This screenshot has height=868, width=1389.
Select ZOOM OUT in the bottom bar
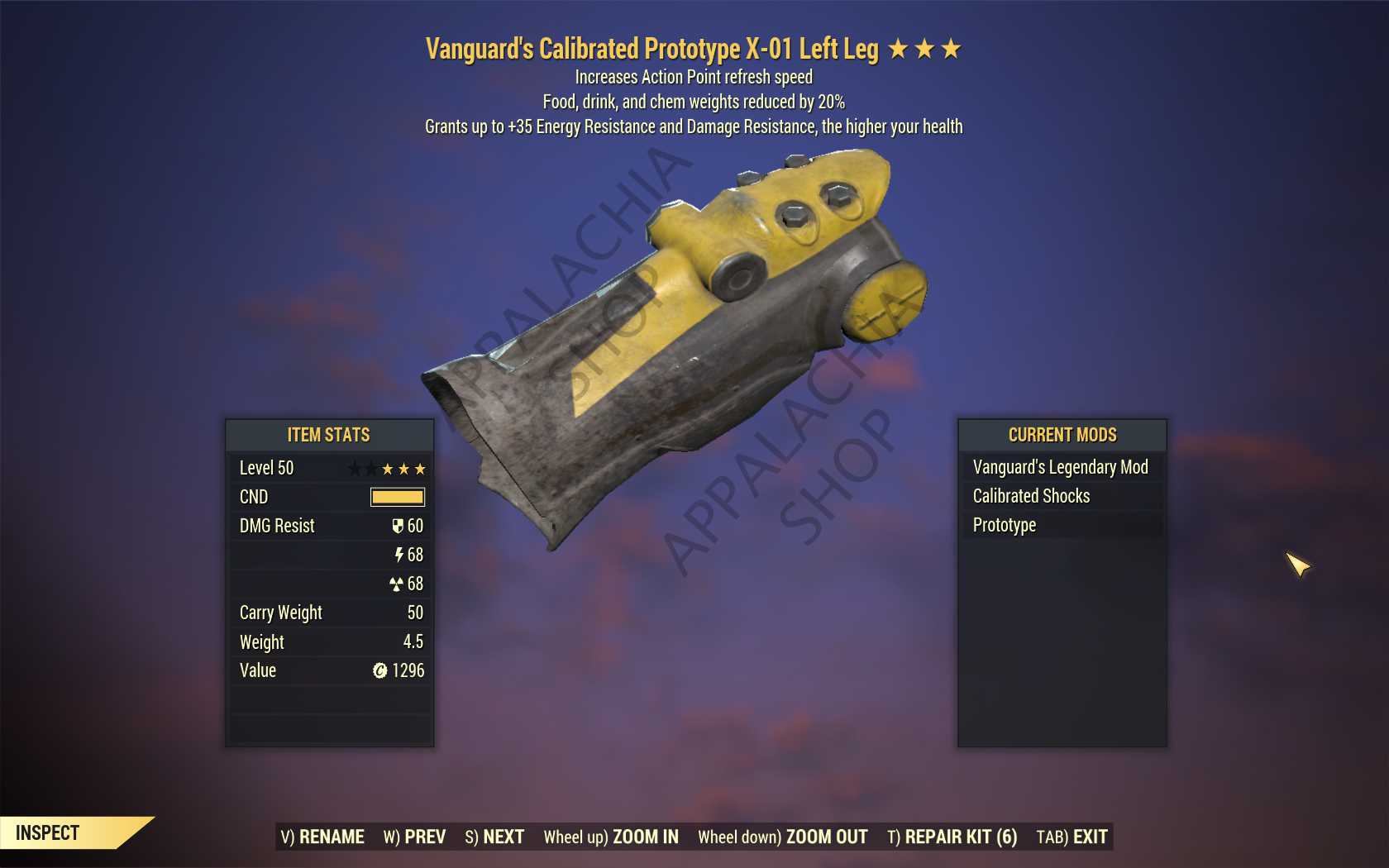[782, 837]
